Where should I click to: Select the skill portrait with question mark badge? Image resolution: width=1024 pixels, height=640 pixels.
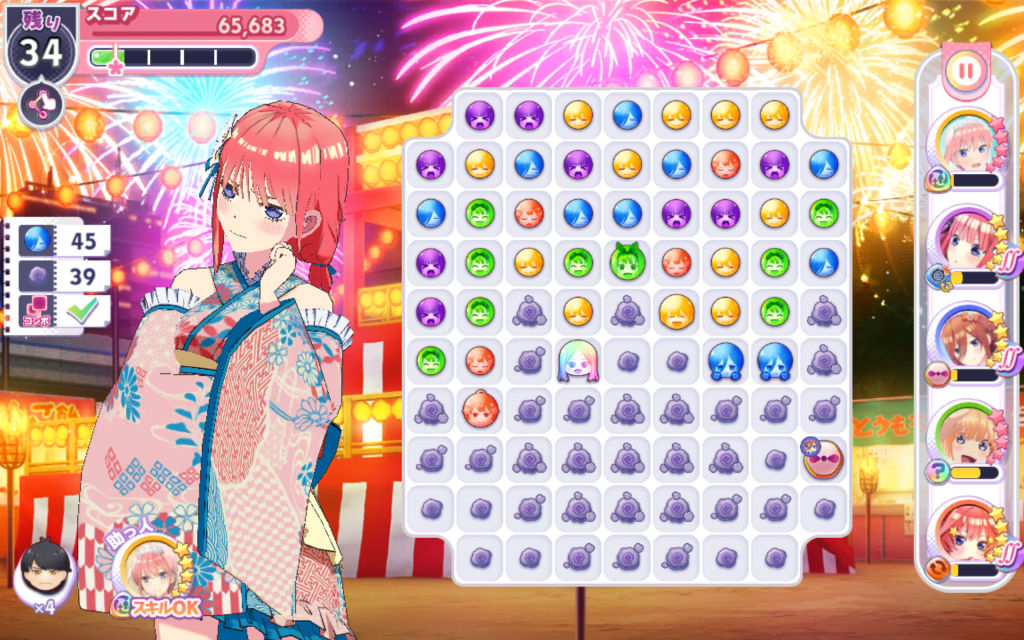968,442
